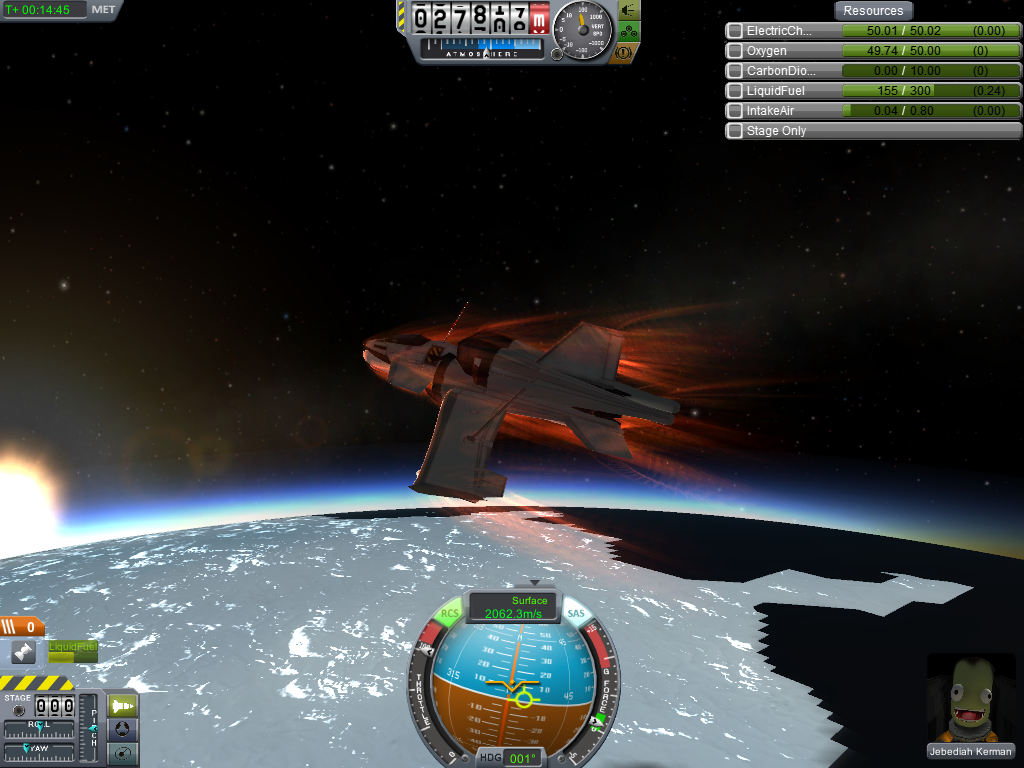The height and width of the screenshot is (768, 1024).
Task: Switch to staging mode with rocket icon
Action: [x=122, y=706]
